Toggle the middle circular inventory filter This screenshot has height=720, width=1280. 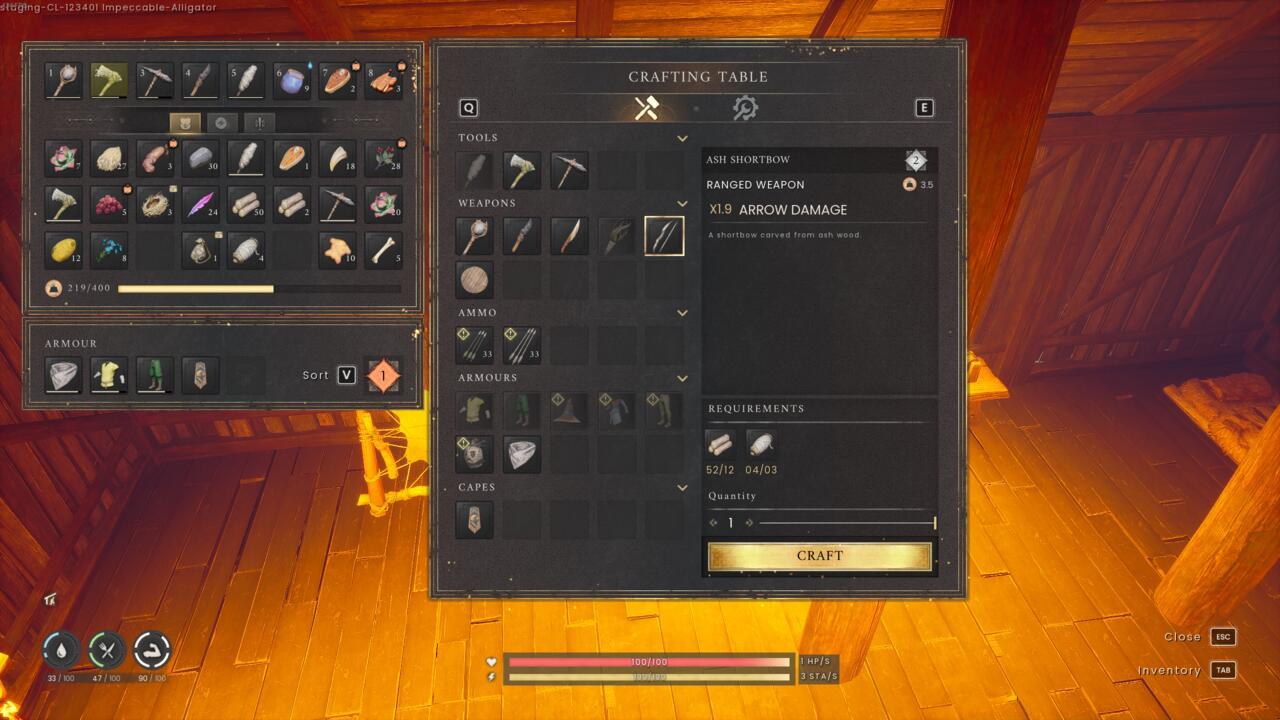222,122
